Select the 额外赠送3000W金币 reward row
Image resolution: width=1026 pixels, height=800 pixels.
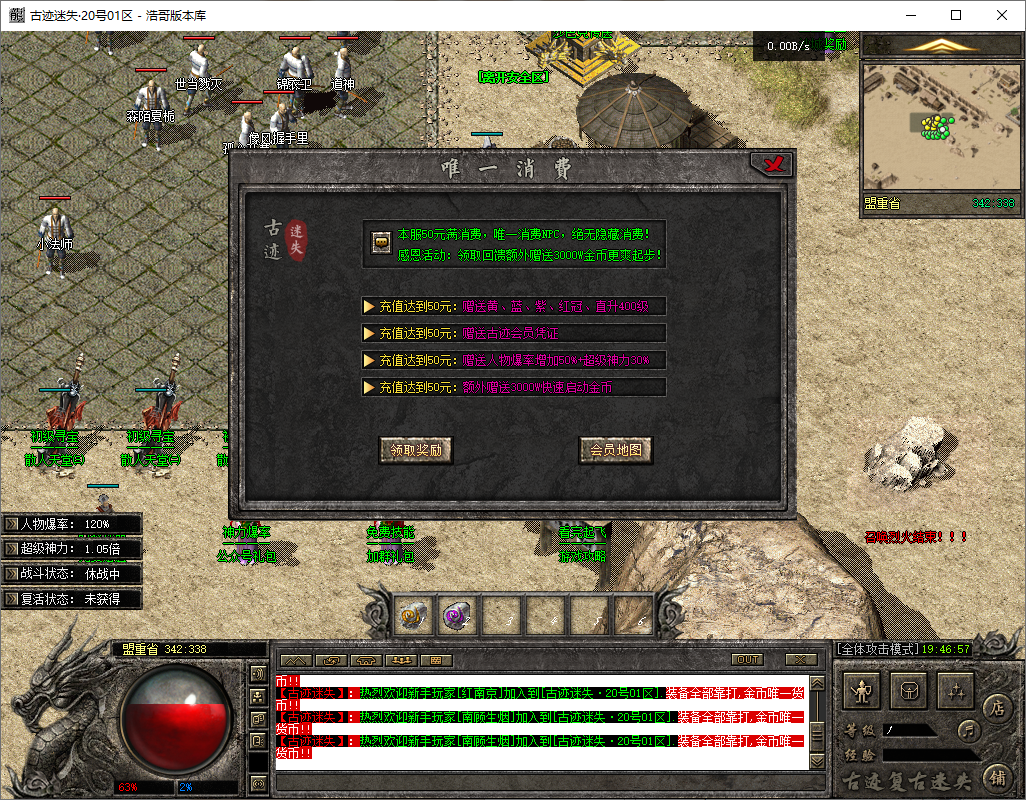tap(514, 387)
